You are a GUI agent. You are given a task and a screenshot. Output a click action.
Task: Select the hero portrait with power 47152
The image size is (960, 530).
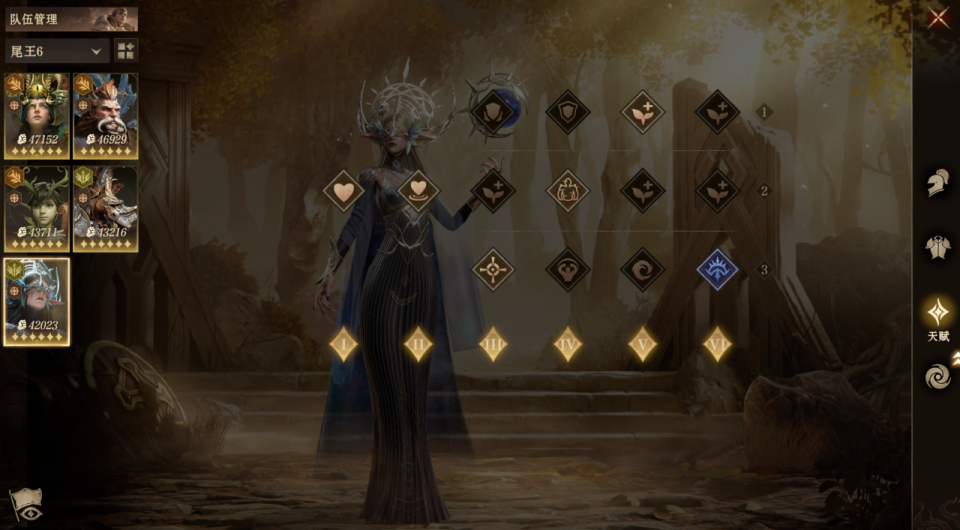click(37, 116)
